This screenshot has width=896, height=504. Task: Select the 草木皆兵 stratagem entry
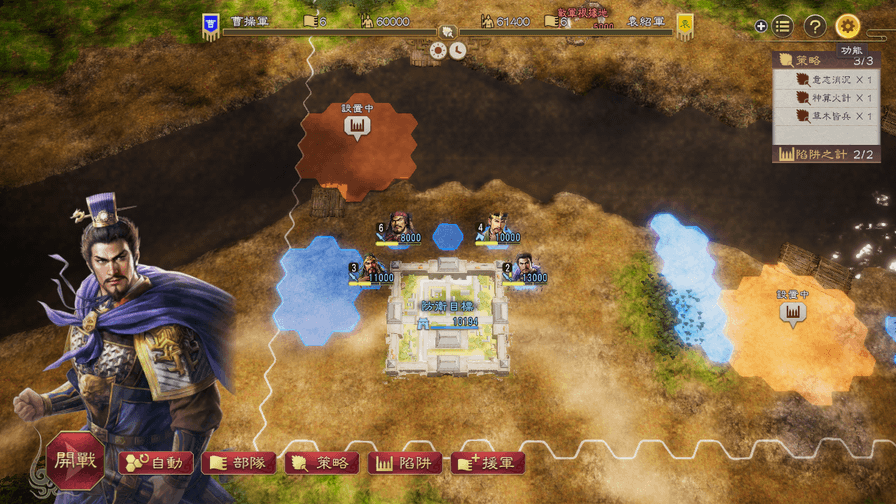[x=829, y=116]
